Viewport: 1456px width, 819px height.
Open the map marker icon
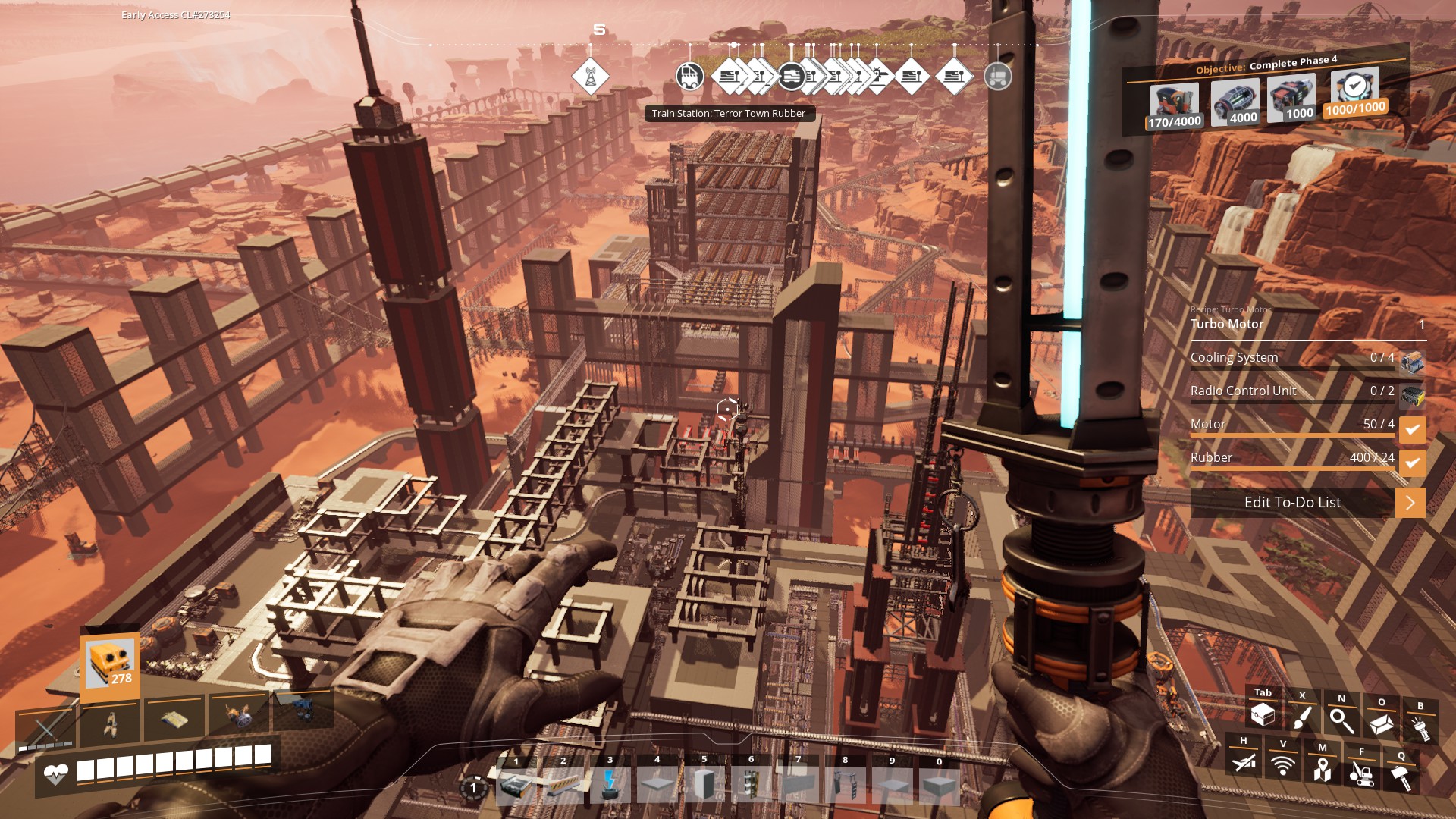tap(1323, 769)
